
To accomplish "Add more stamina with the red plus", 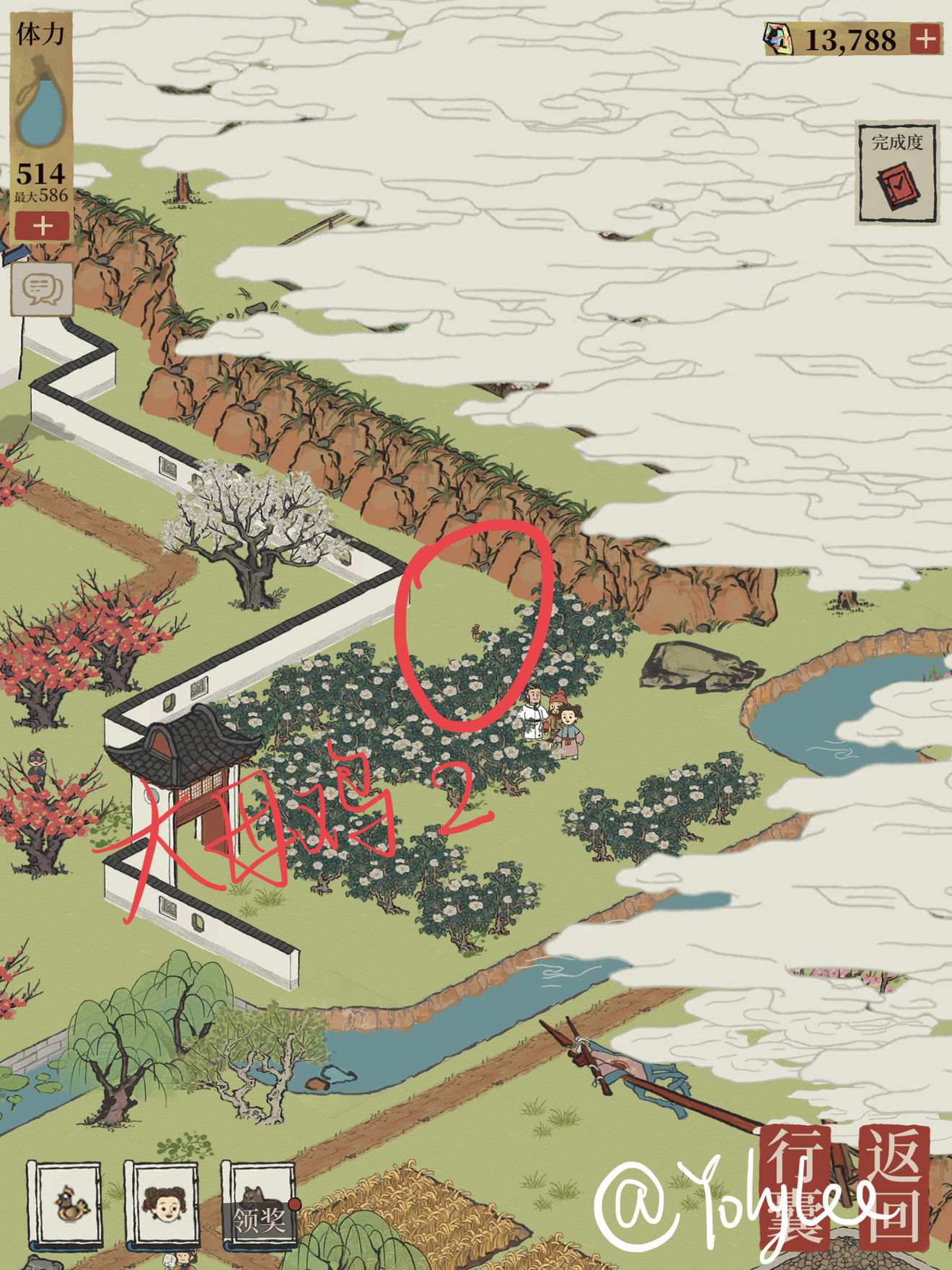I will [42, 226].
